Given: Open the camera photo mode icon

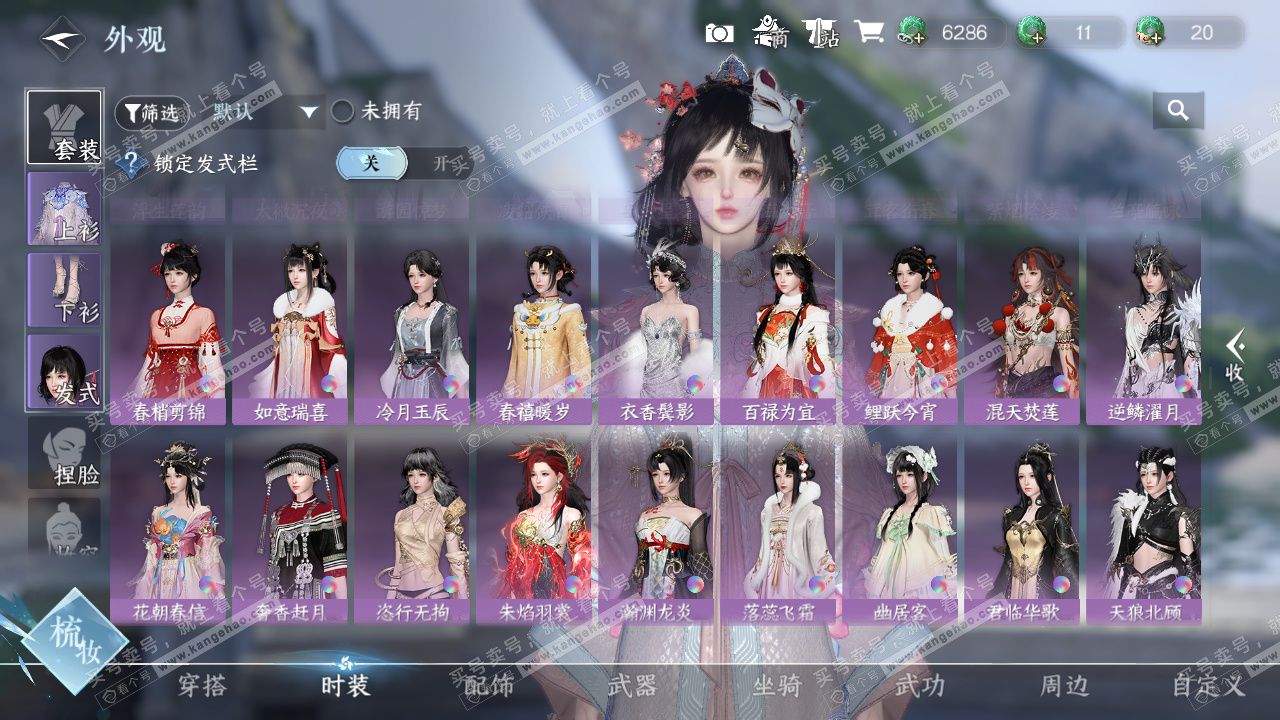Looking at the screenshot, I should coord(719,33).
